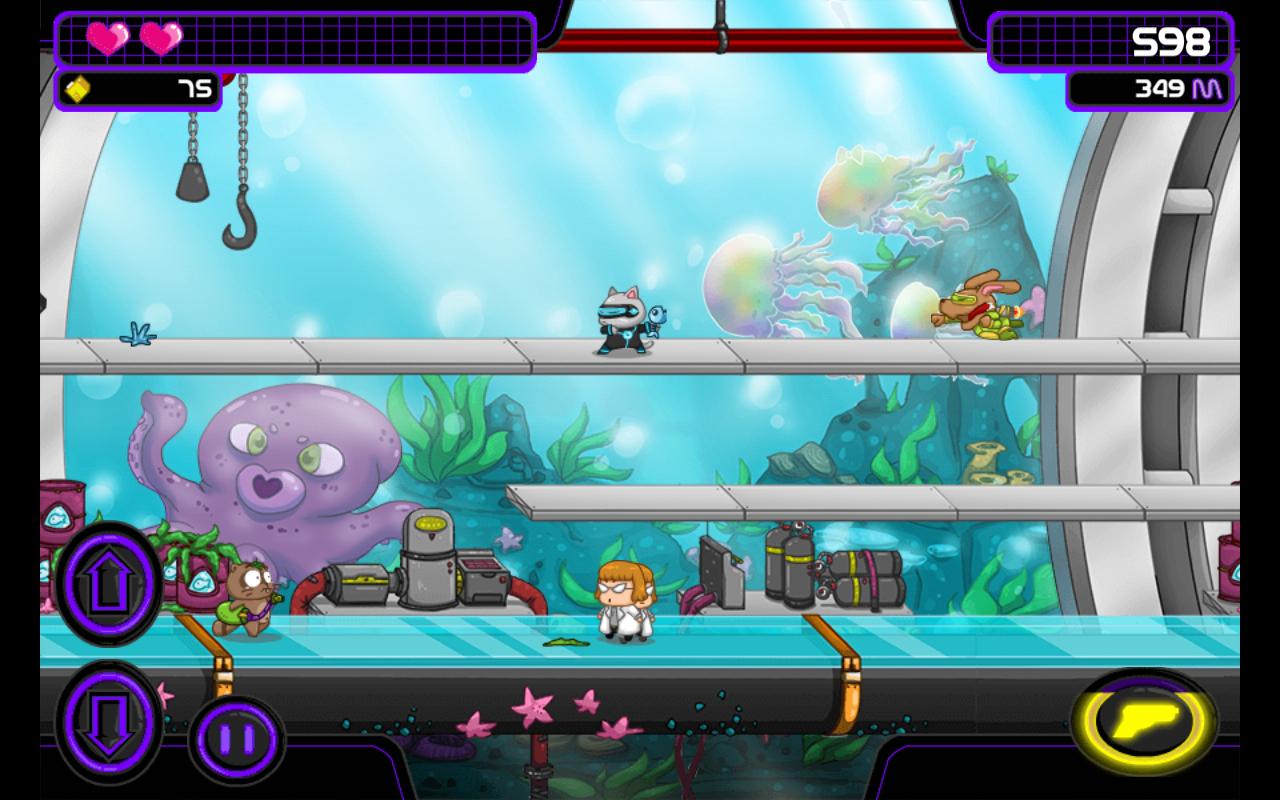Pause the game
The image size is (1280, 800).
(236, 741)
